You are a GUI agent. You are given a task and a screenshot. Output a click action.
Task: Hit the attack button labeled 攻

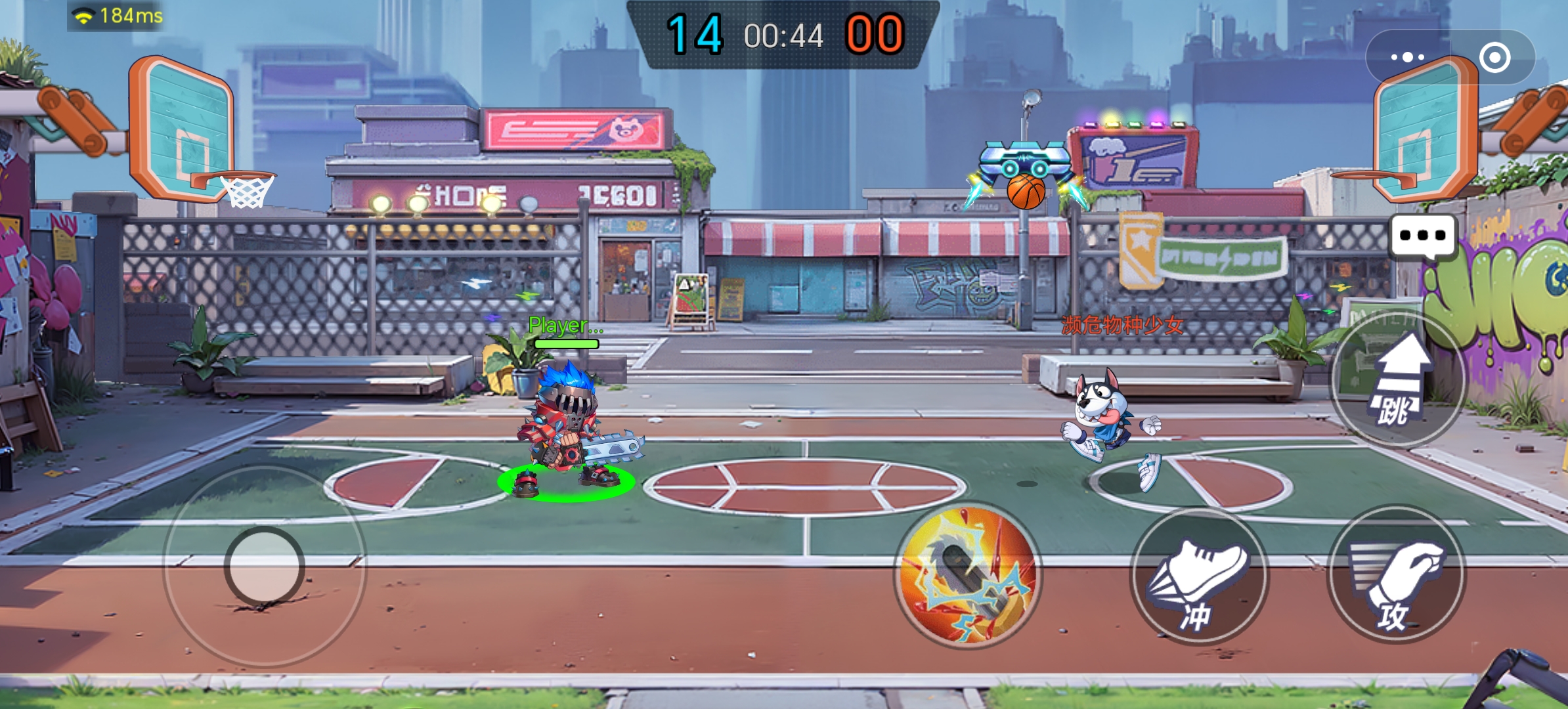pos(1396,575)
